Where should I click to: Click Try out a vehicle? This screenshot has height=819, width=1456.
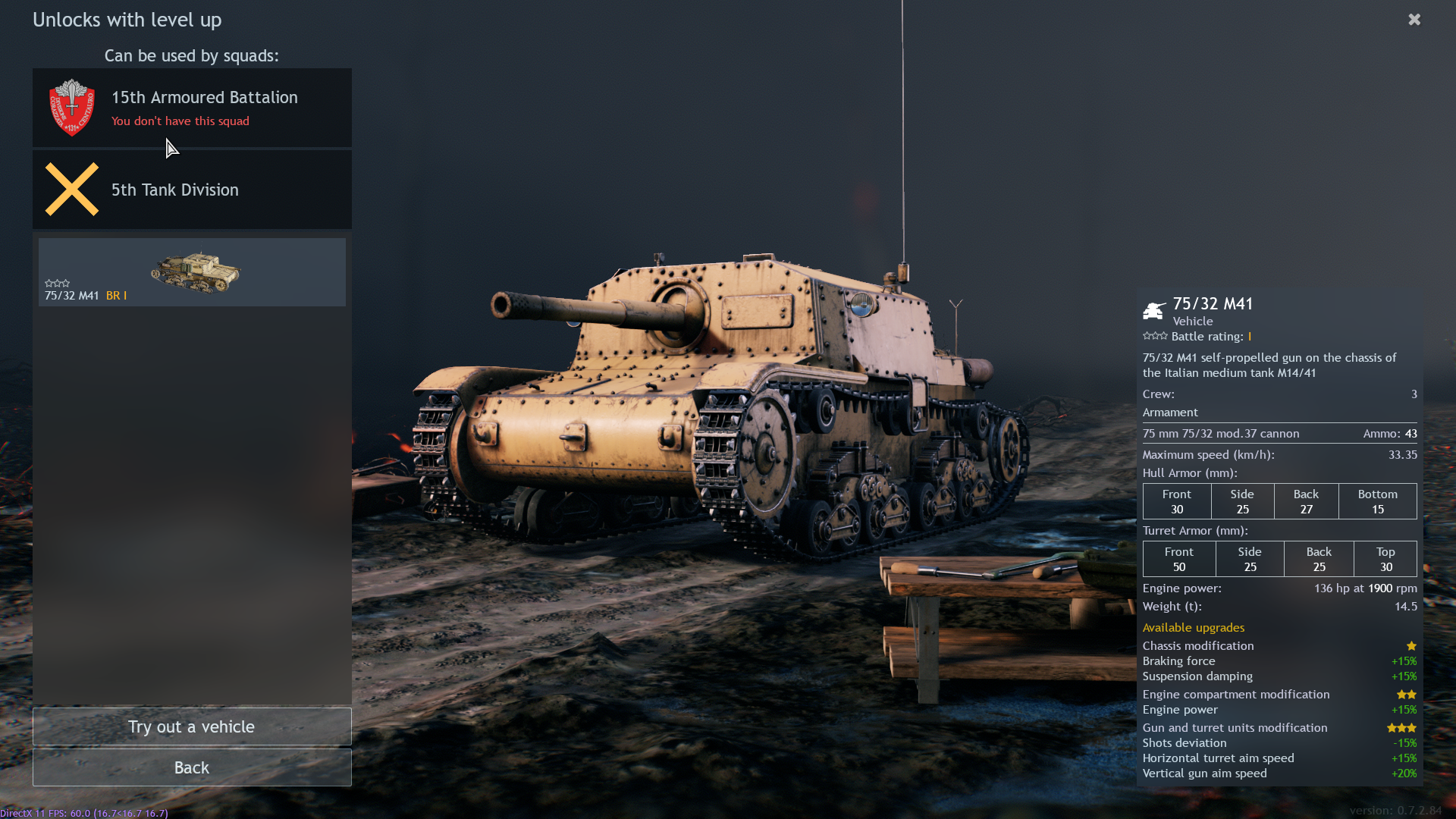pos(192,726)
